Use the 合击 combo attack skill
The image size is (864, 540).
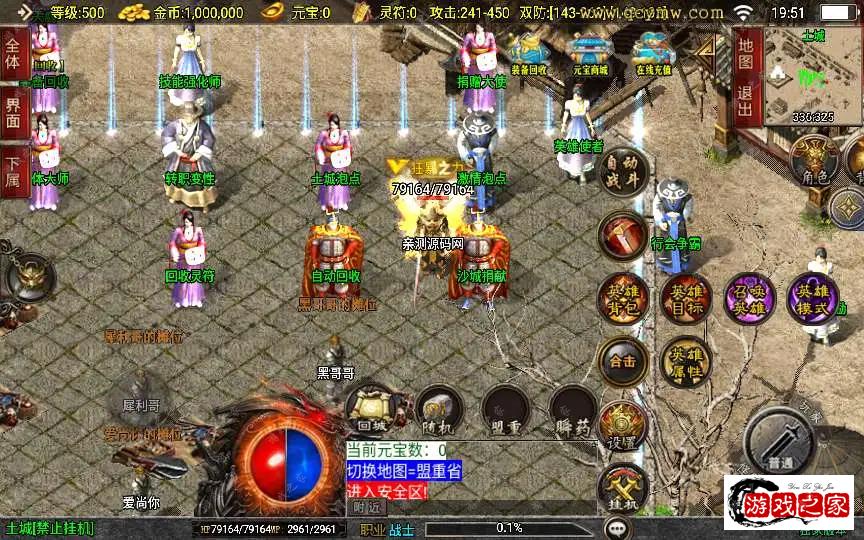(622, 361)
